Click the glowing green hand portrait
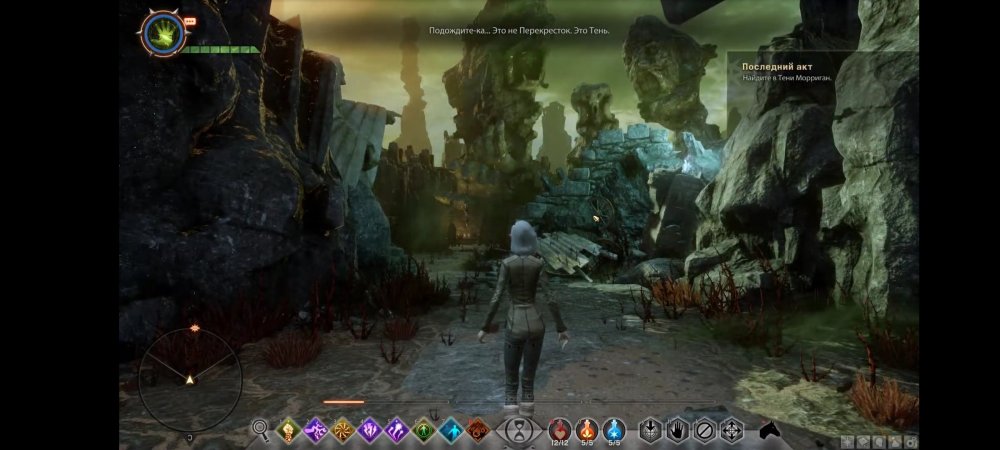Image resolution: width=1000 pixels, height=450 pixels. click(160, 33)
